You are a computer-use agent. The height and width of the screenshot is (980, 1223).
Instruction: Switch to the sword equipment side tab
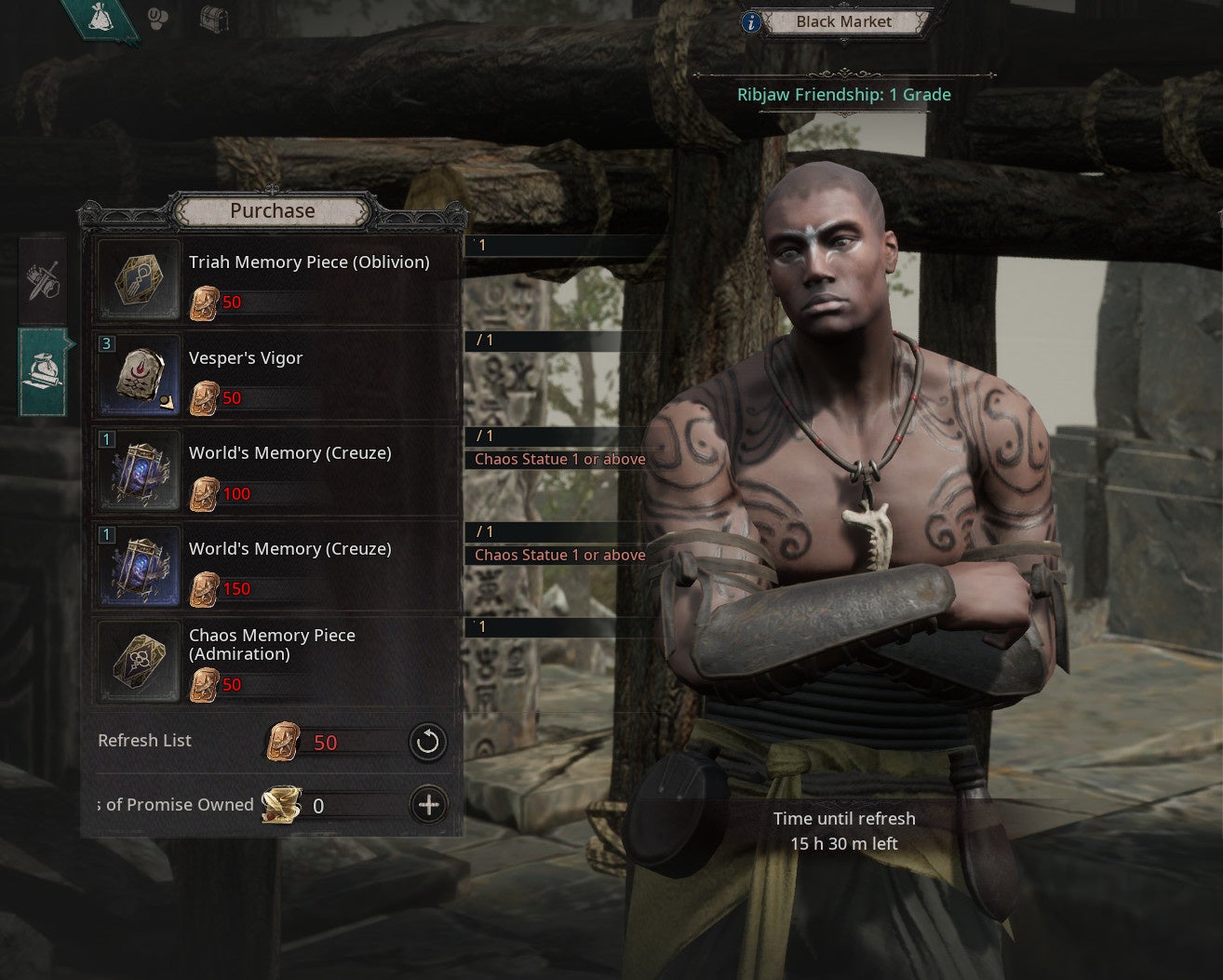pyautogui.click(x=43, y=279)
